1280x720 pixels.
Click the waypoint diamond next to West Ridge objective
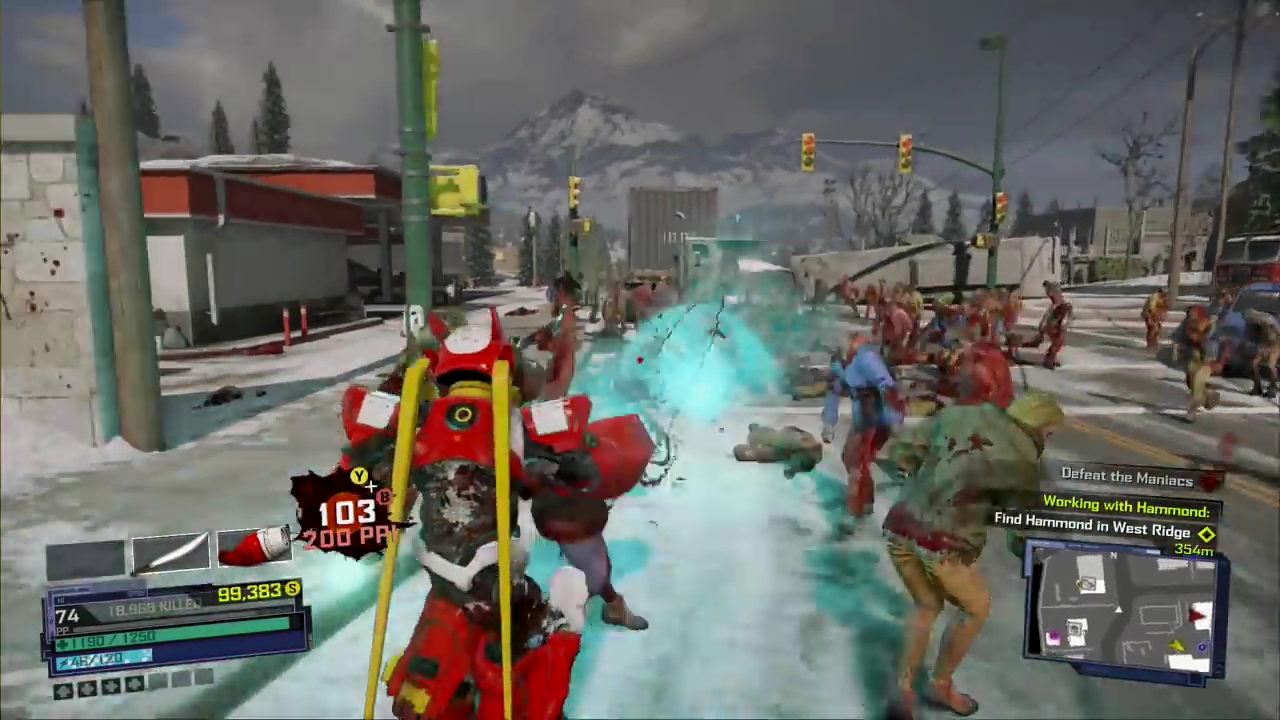[x=1207, y=535]
